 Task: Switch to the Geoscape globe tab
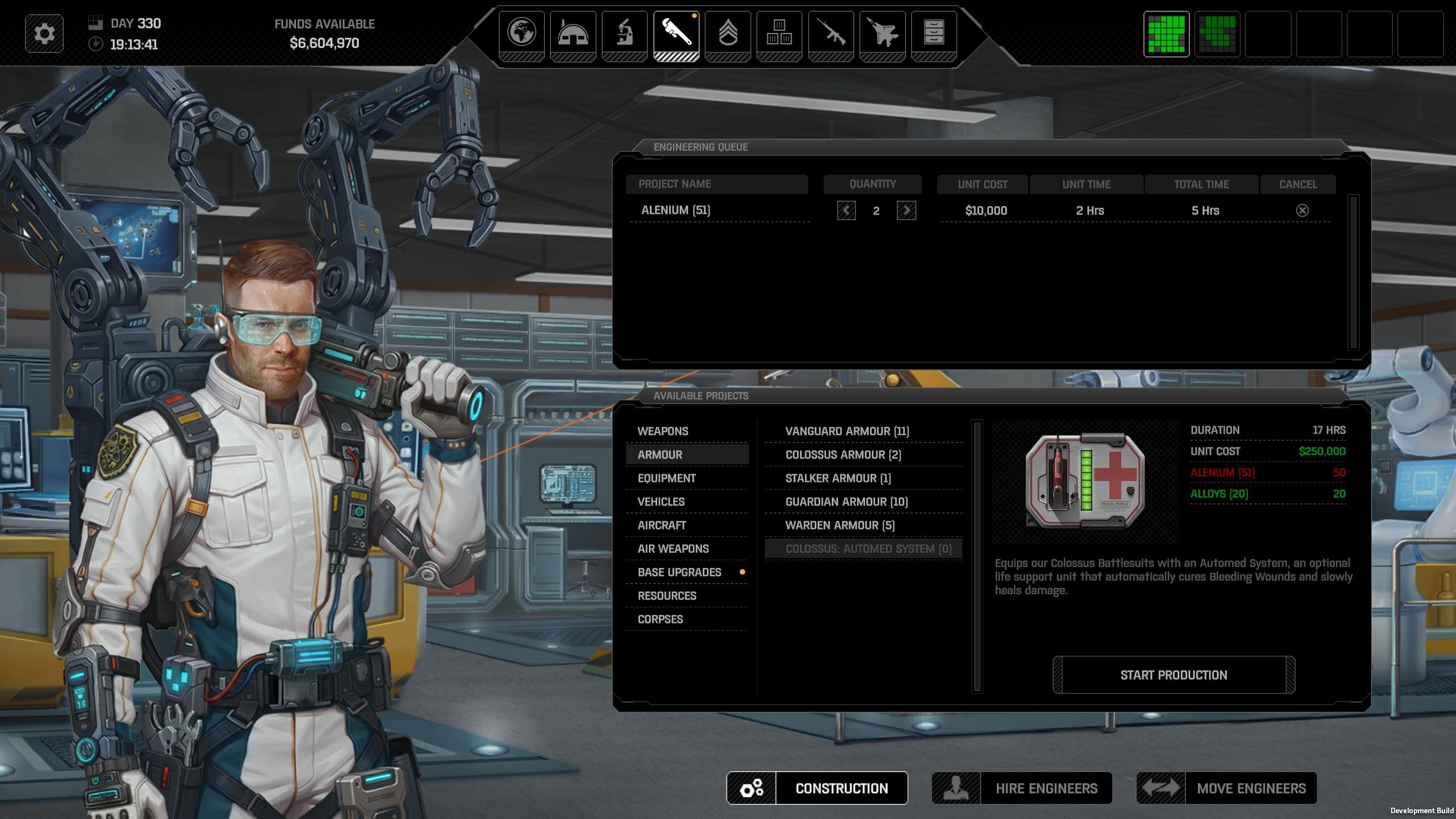coord(522,33)
